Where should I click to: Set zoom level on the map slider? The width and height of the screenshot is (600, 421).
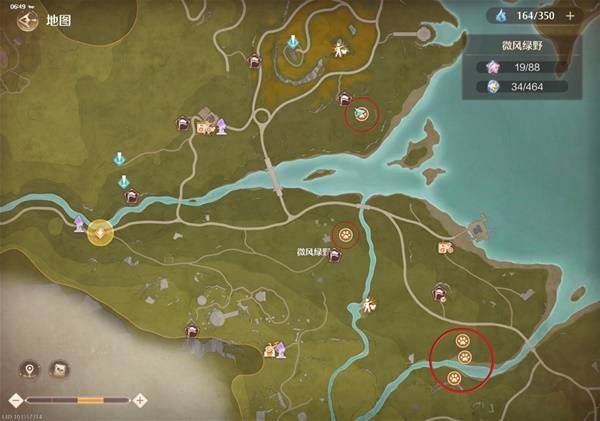pos(90,400)
